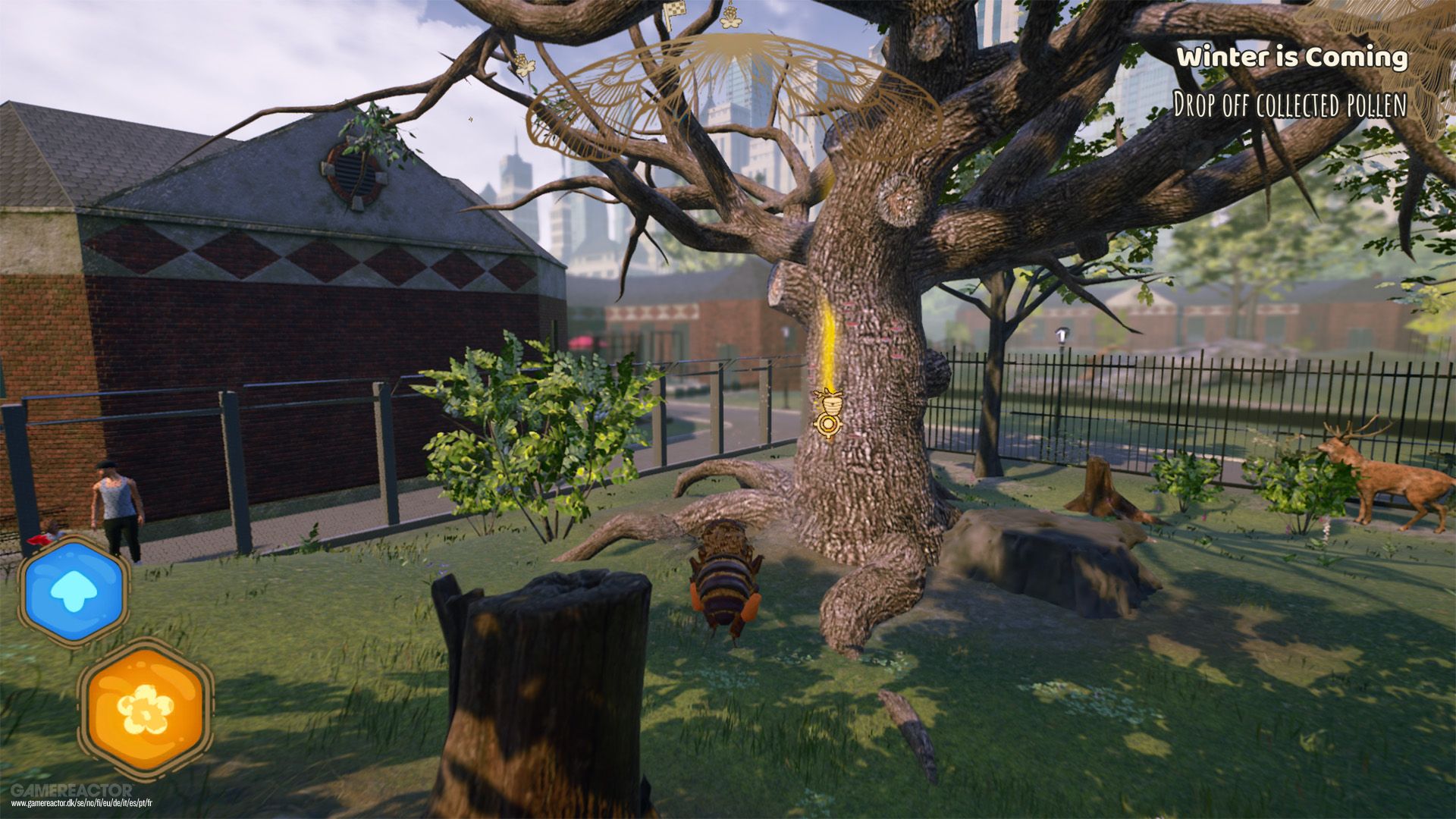Click the circular target reticle below the hive
Image resolution: width=1456 pixels, height=819 pixels.
click(x=828, y=425)
